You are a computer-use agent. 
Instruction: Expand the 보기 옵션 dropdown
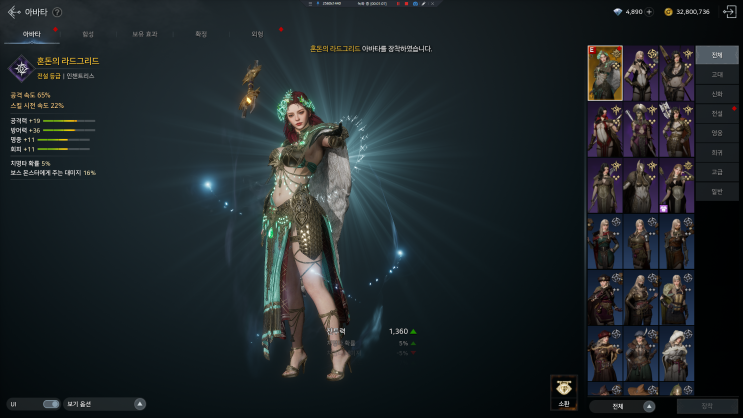point(139,404)
